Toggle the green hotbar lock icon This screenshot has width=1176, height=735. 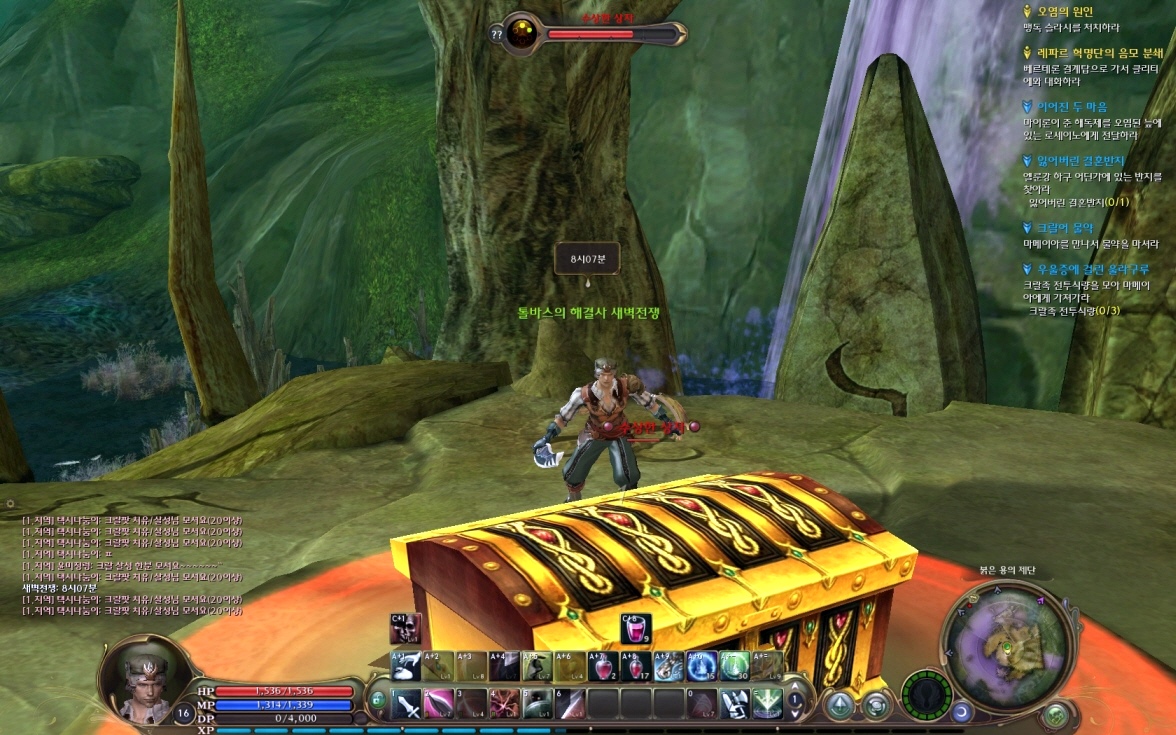pos(378,702)
